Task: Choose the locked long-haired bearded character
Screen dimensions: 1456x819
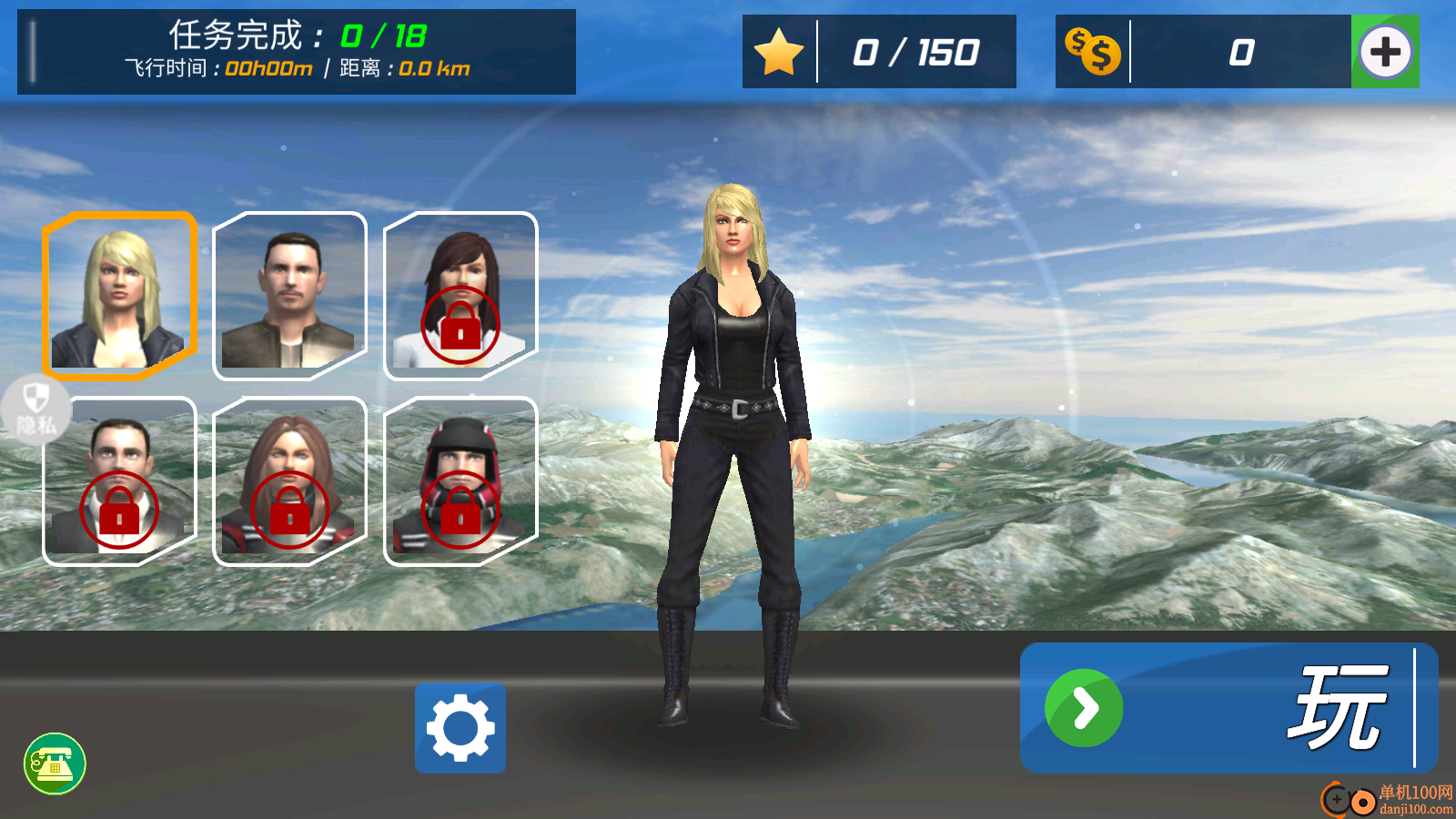Action: pyautogui.click(x=289, y=480)
